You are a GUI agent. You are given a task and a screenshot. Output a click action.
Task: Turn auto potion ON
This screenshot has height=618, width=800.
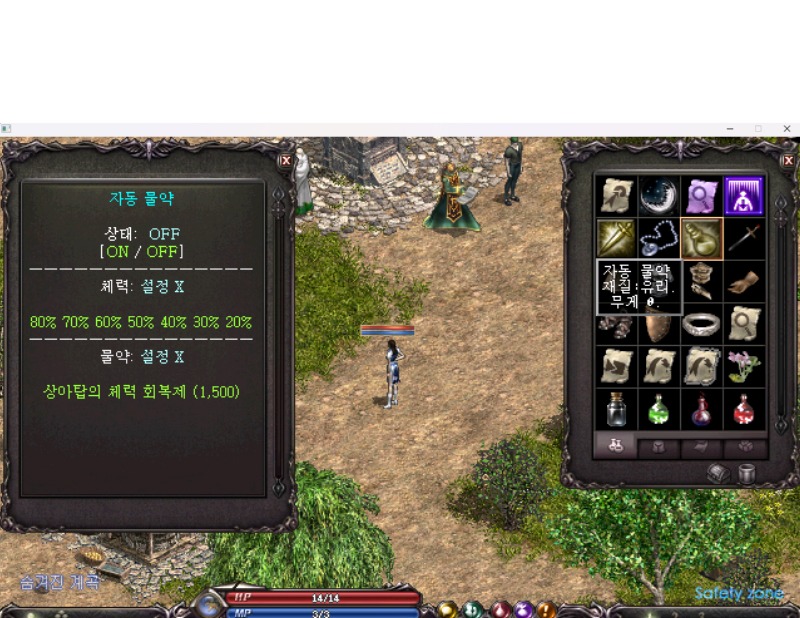118,252
